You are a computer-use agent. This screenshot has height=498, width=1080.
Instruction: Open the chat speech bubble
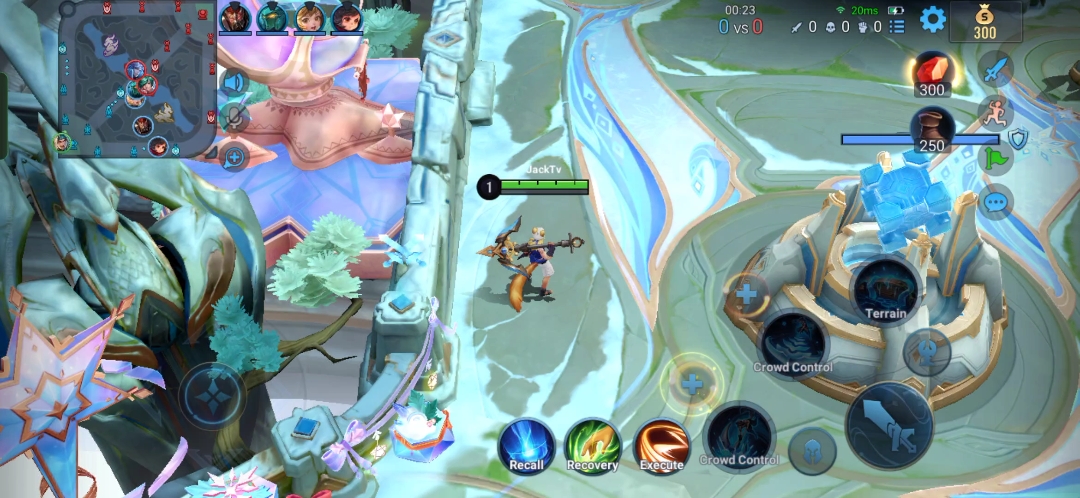994,201
